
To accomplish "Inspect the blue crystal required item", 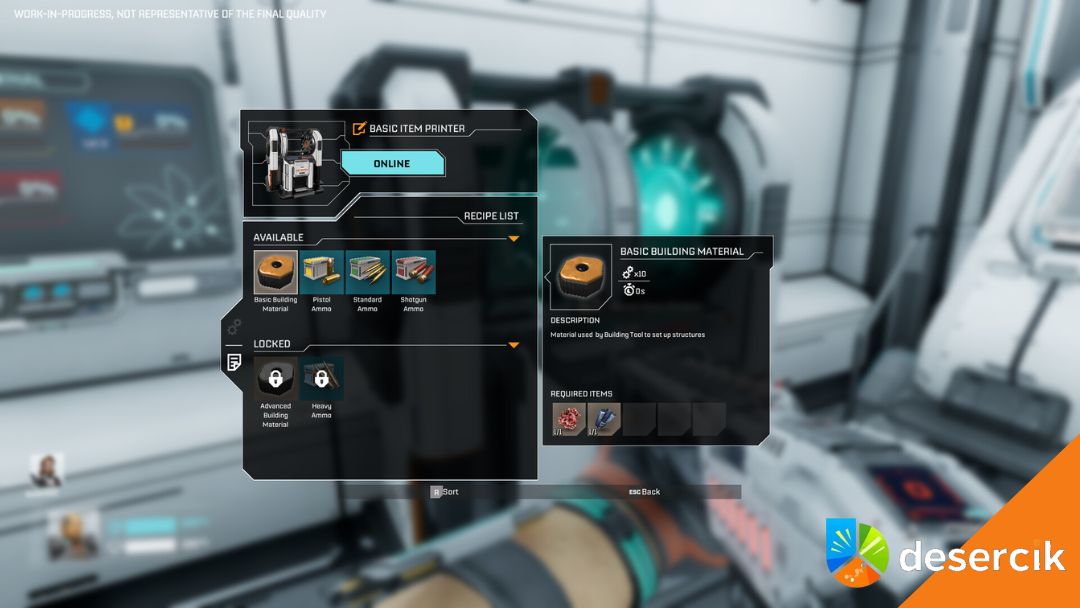I will pos(604,420).
